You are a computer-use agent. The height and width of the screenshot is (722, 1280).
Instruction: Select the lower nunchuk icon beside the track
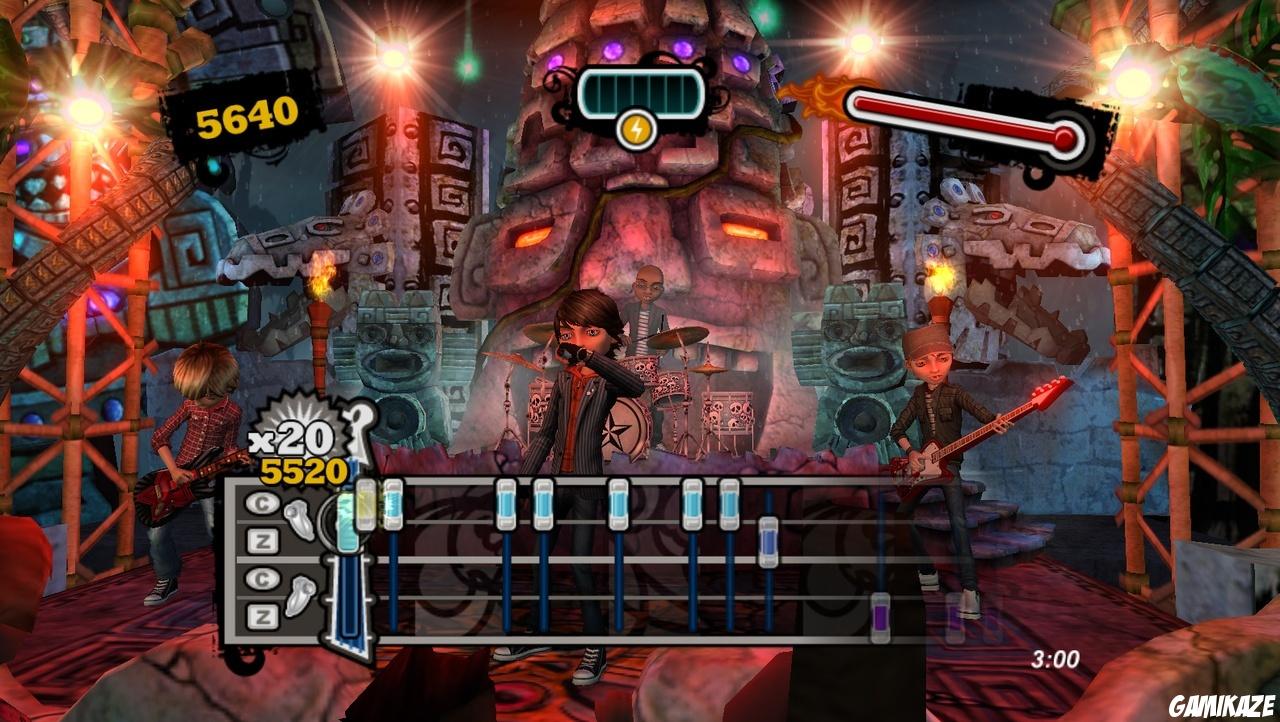301,597
